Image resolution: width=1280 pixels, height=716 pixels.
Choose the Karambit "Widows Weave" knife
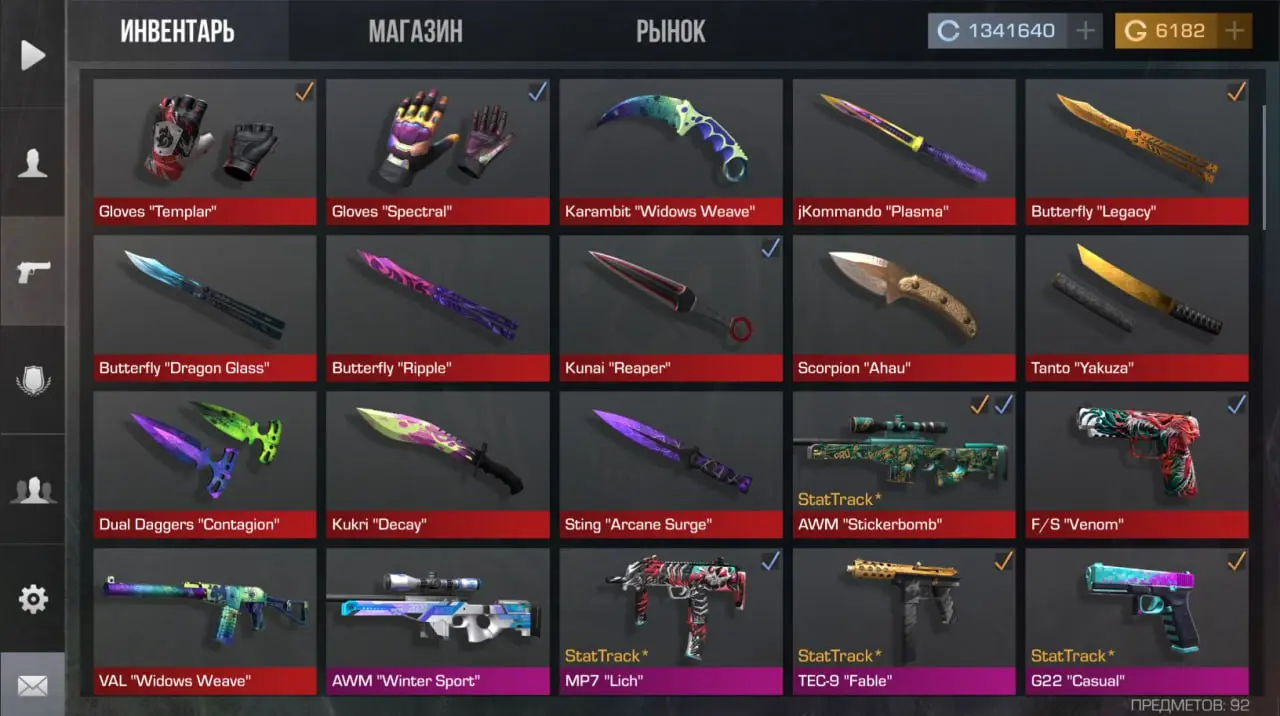coord(671,152)
